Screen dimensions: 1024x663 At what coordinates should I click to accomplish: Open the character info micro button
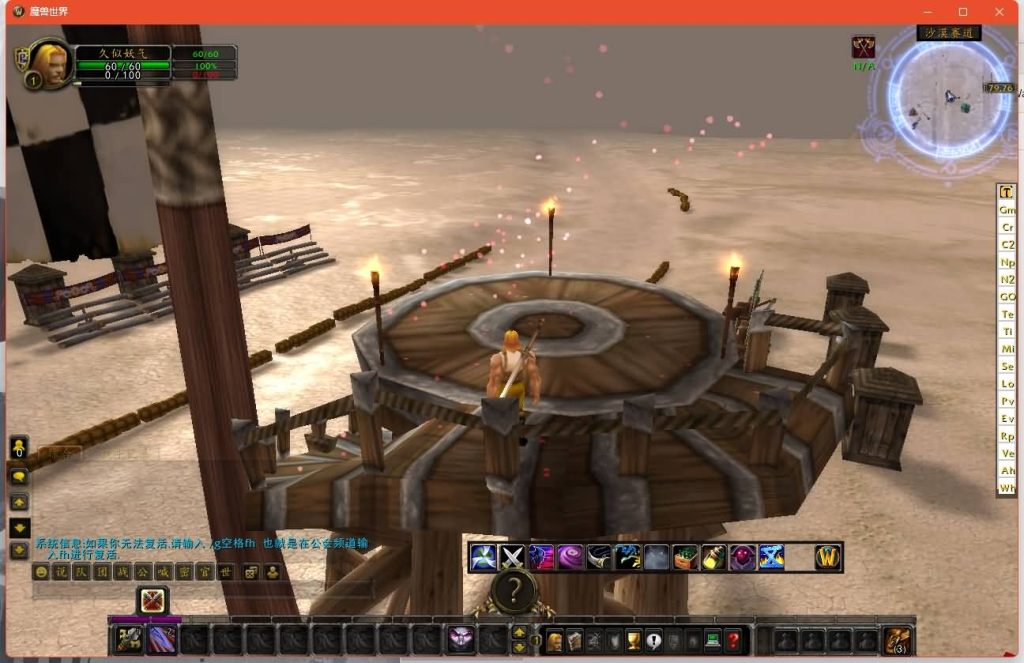(x=554, y=641)
